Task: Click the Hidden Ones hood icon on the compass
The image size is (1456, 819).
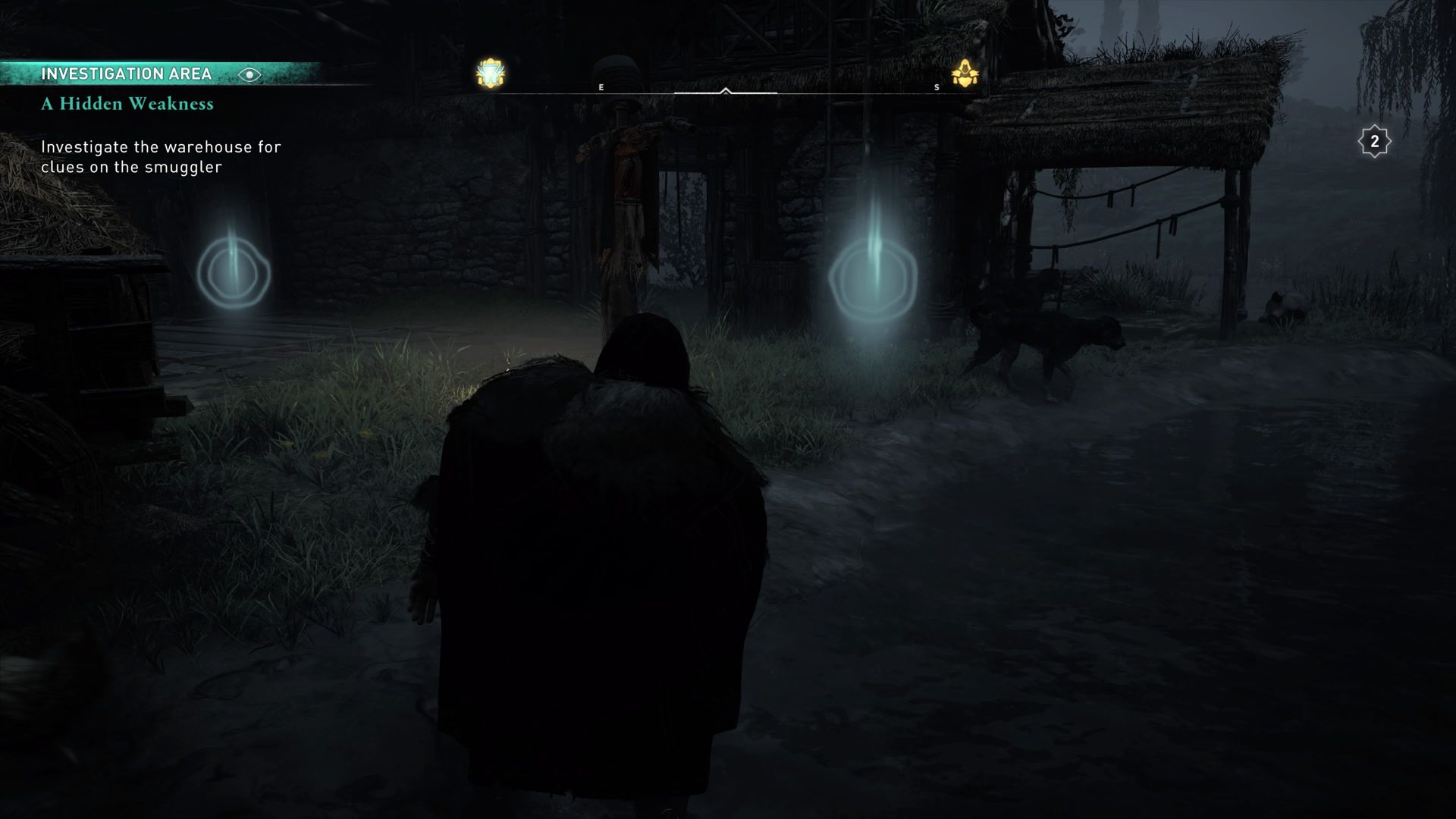Action: (965, 71)
